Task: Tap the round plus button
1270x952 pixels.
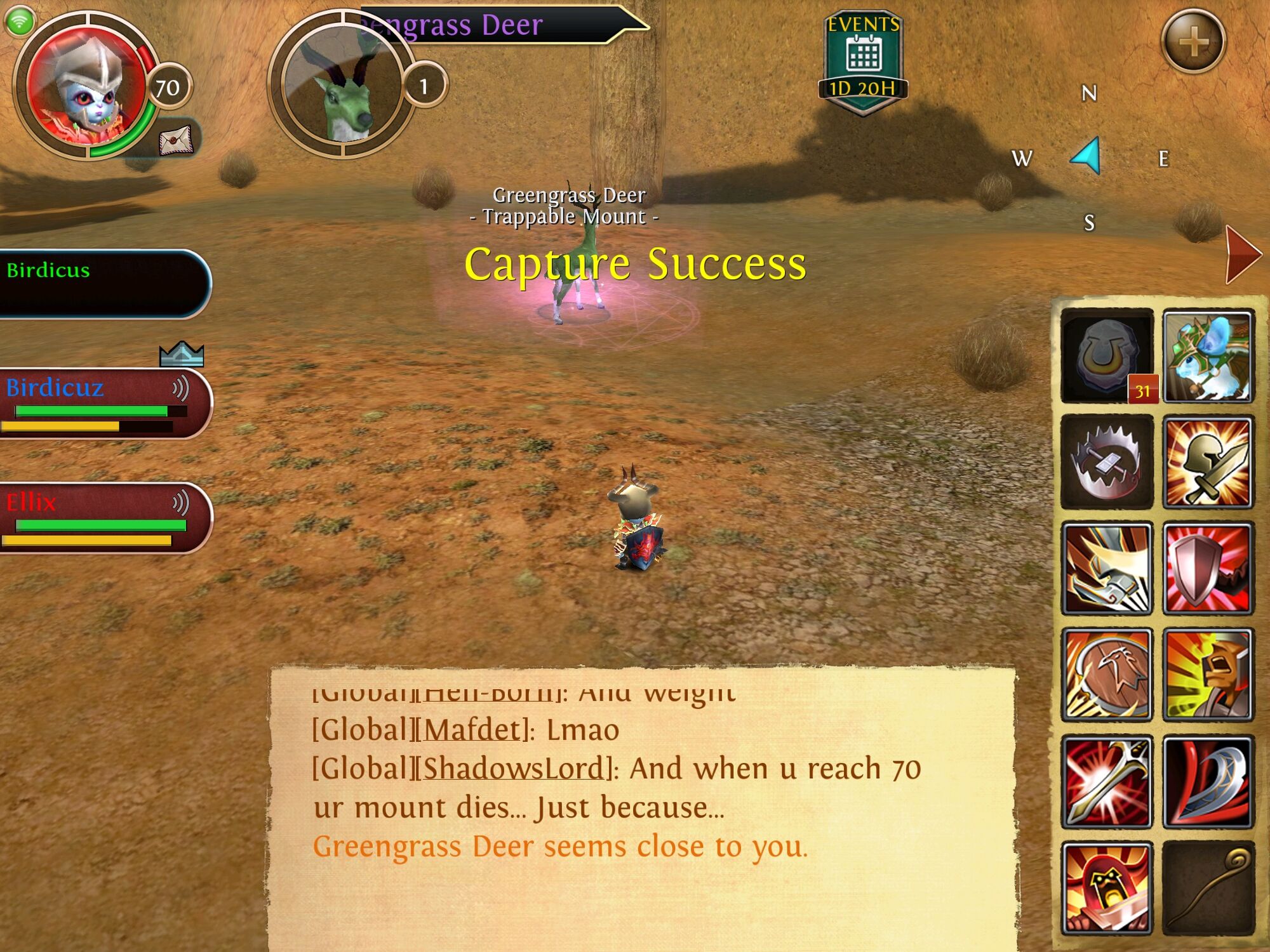Action: (x=1193, y=41)
